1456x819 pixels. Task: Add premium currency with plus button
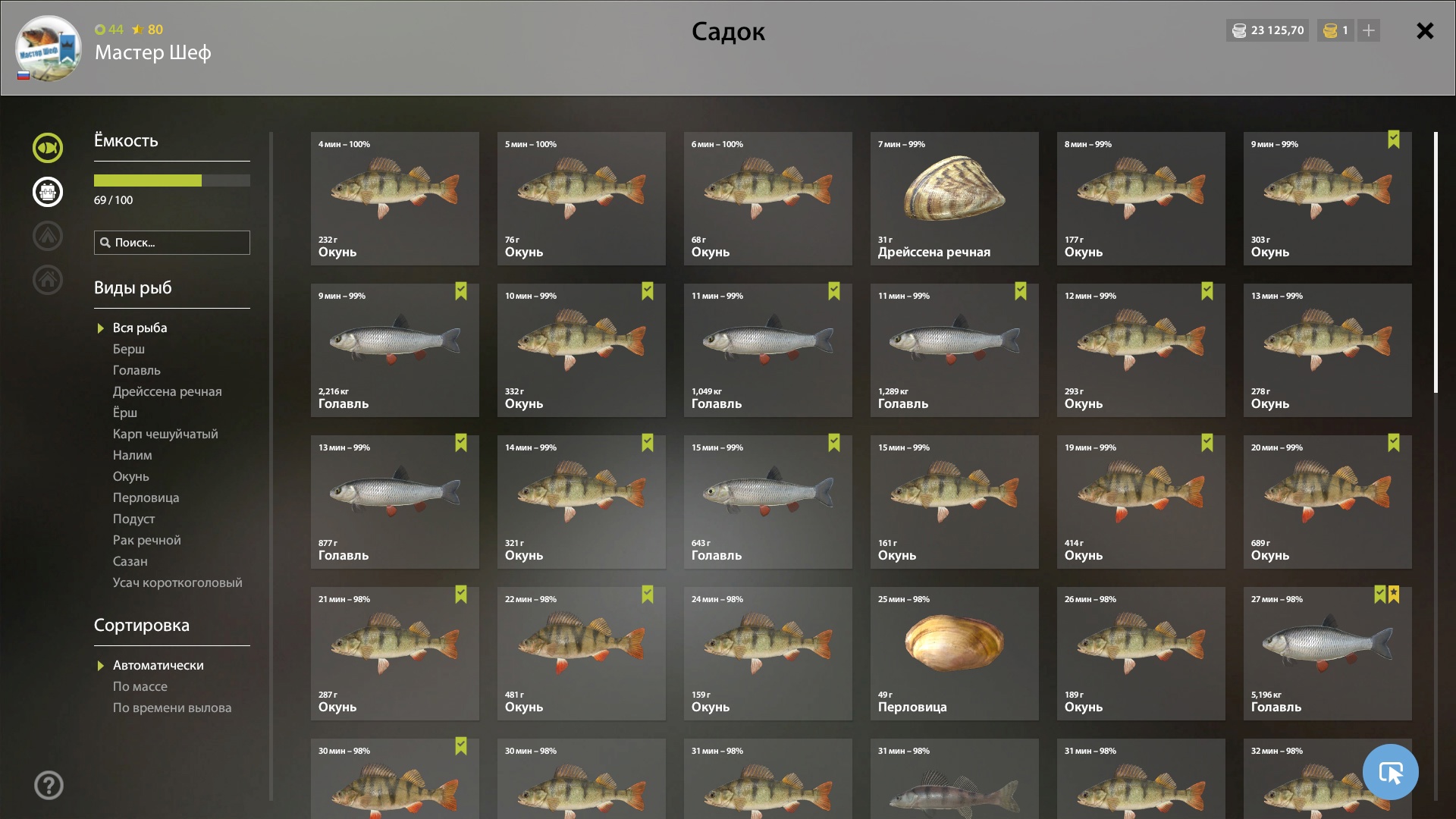[1368, 30]
